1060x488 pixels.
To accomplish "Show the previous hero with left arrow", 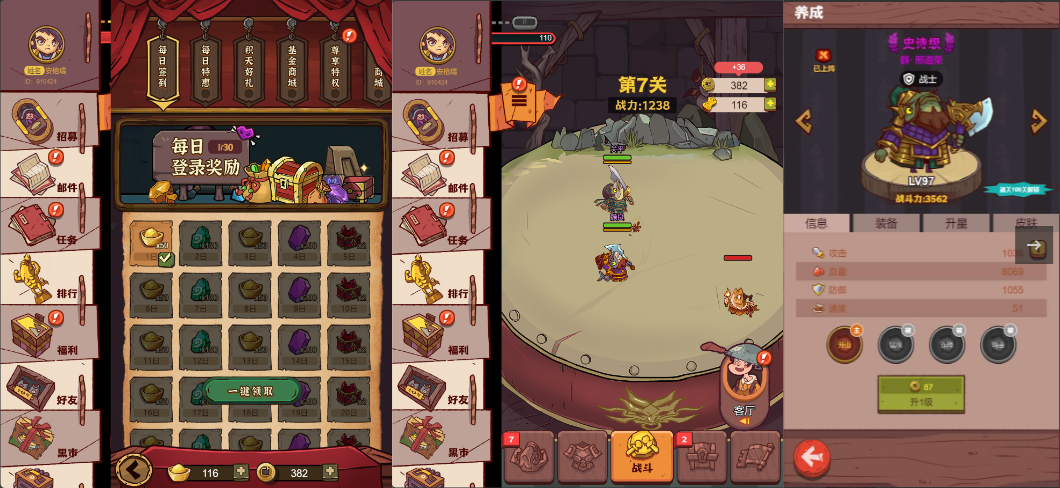I will pos(803,121).
